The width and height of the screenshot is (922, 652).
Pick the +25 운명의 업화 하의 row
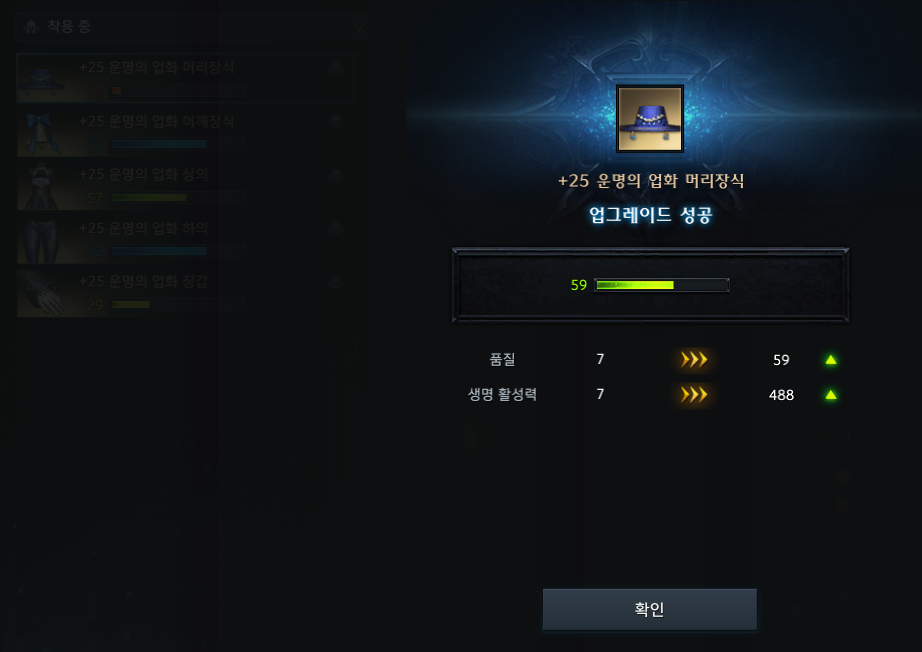185,239
